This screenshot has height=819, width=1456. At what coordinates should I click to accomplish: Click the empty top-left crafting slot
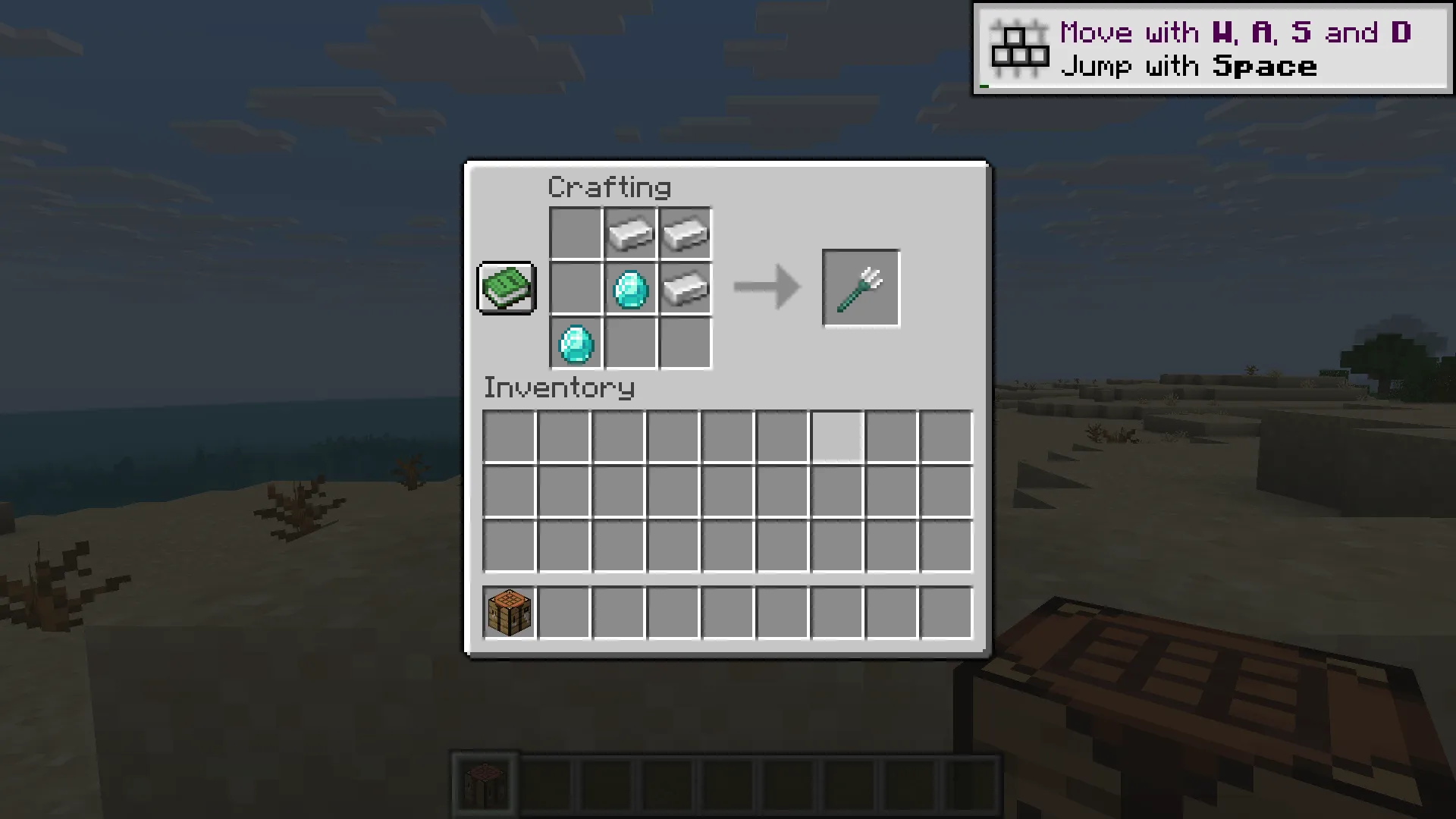pyautogui.click(x=576, y=233)
